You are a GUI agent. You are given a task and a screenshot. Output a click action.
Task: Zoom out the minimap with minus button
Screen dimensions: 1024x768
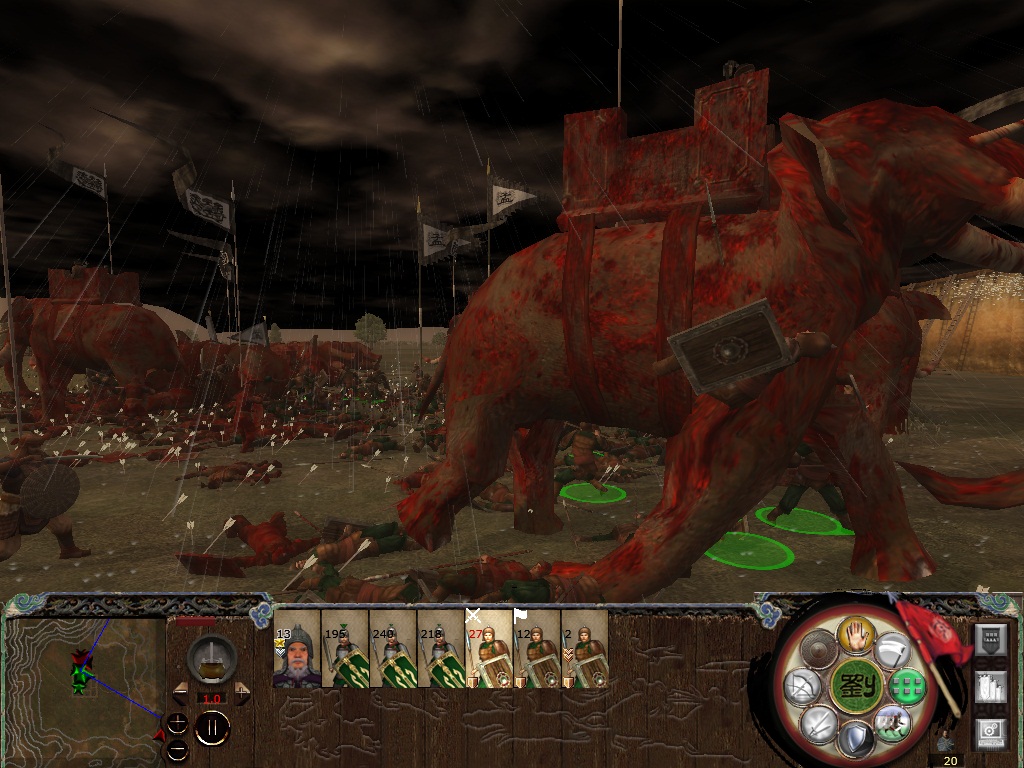[x=177, y=748]
